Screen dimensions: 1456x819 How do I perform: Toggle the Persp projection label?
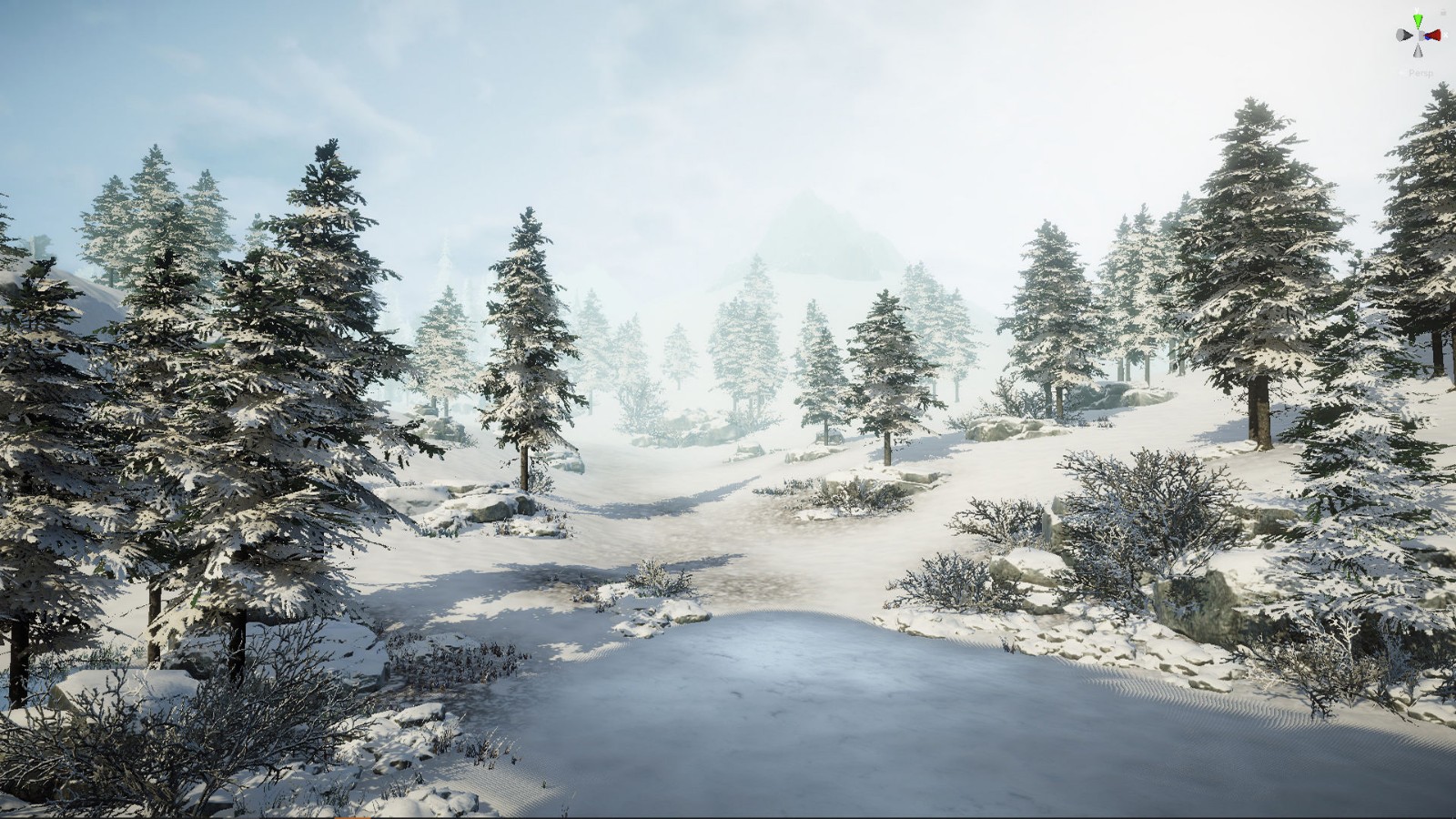click(1421, 73)
